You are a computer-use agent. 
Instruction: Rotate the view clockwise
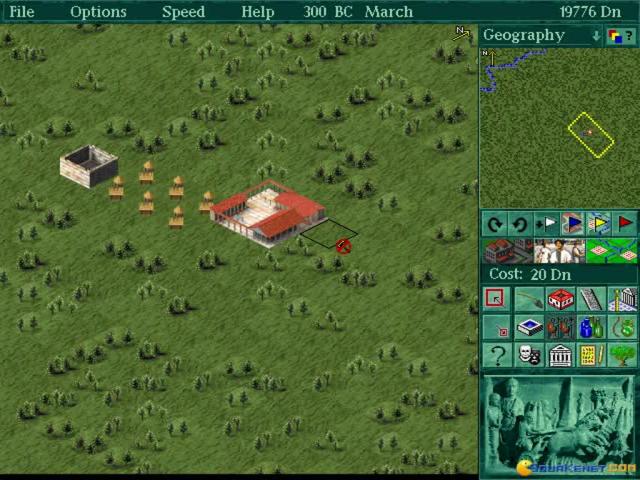[x=494, y=223]
